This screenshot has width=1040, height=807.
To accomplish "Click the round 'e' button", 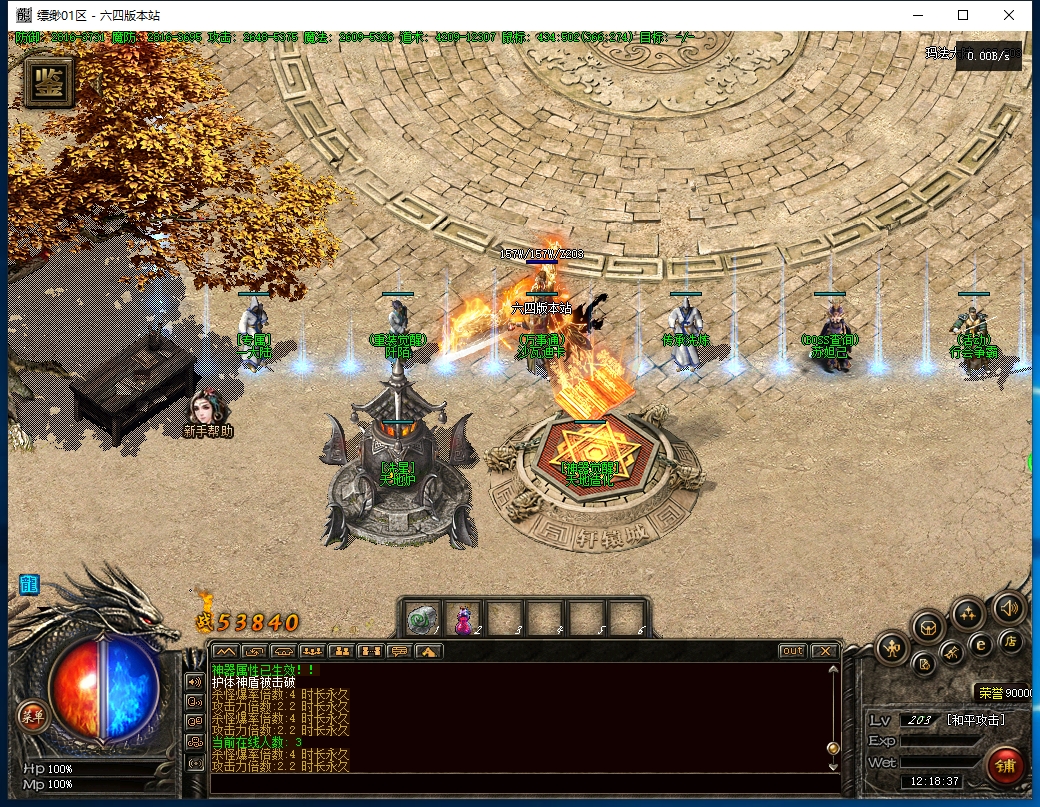I will click(982, 646).
